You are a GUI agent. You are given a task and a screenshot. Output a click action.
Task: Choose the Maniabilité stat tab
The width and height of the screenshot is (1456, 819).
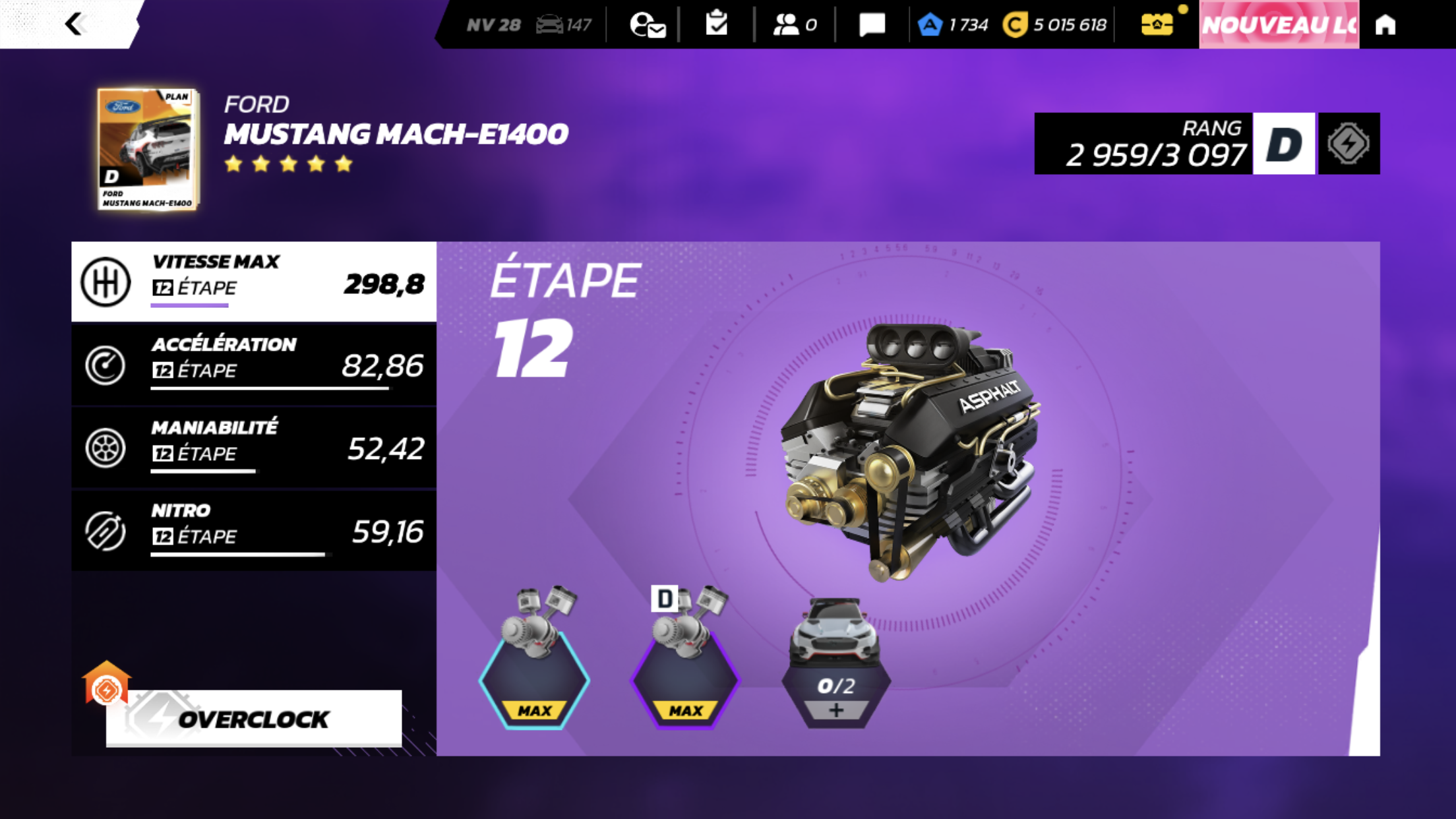(x=254, y=448)
